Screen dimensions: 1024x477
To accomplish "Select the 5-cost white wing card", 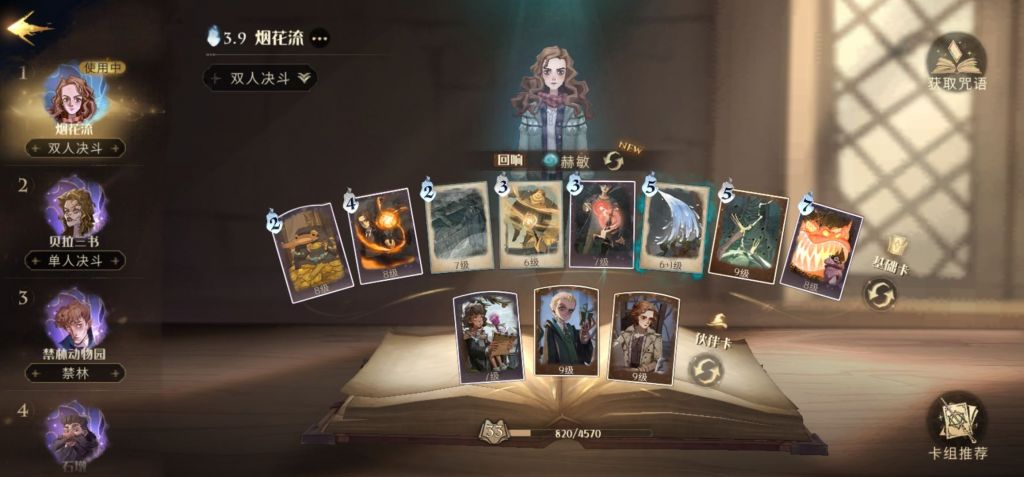I will [x=675, y=230].
